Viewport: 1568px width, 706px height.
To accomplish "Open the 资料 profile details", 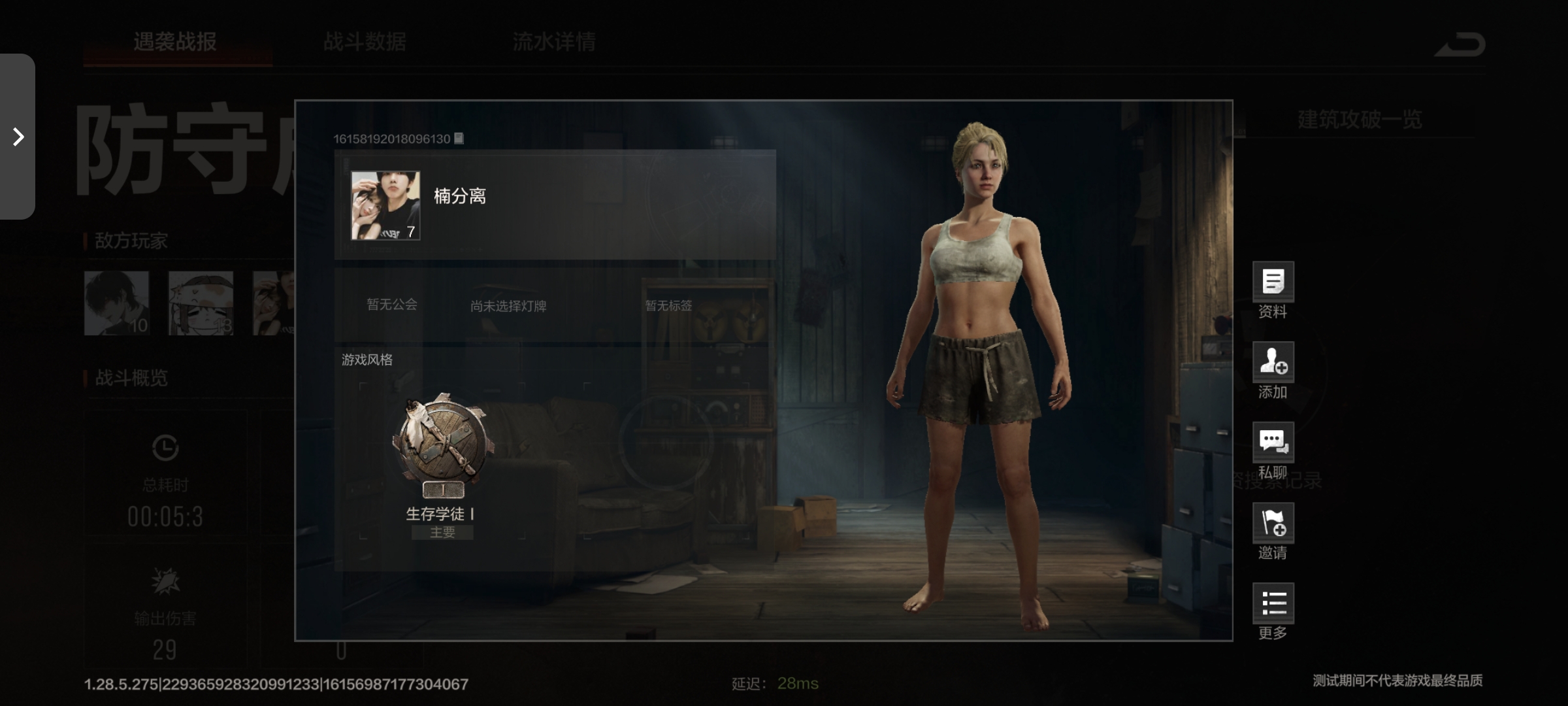I will point(1273,282).
